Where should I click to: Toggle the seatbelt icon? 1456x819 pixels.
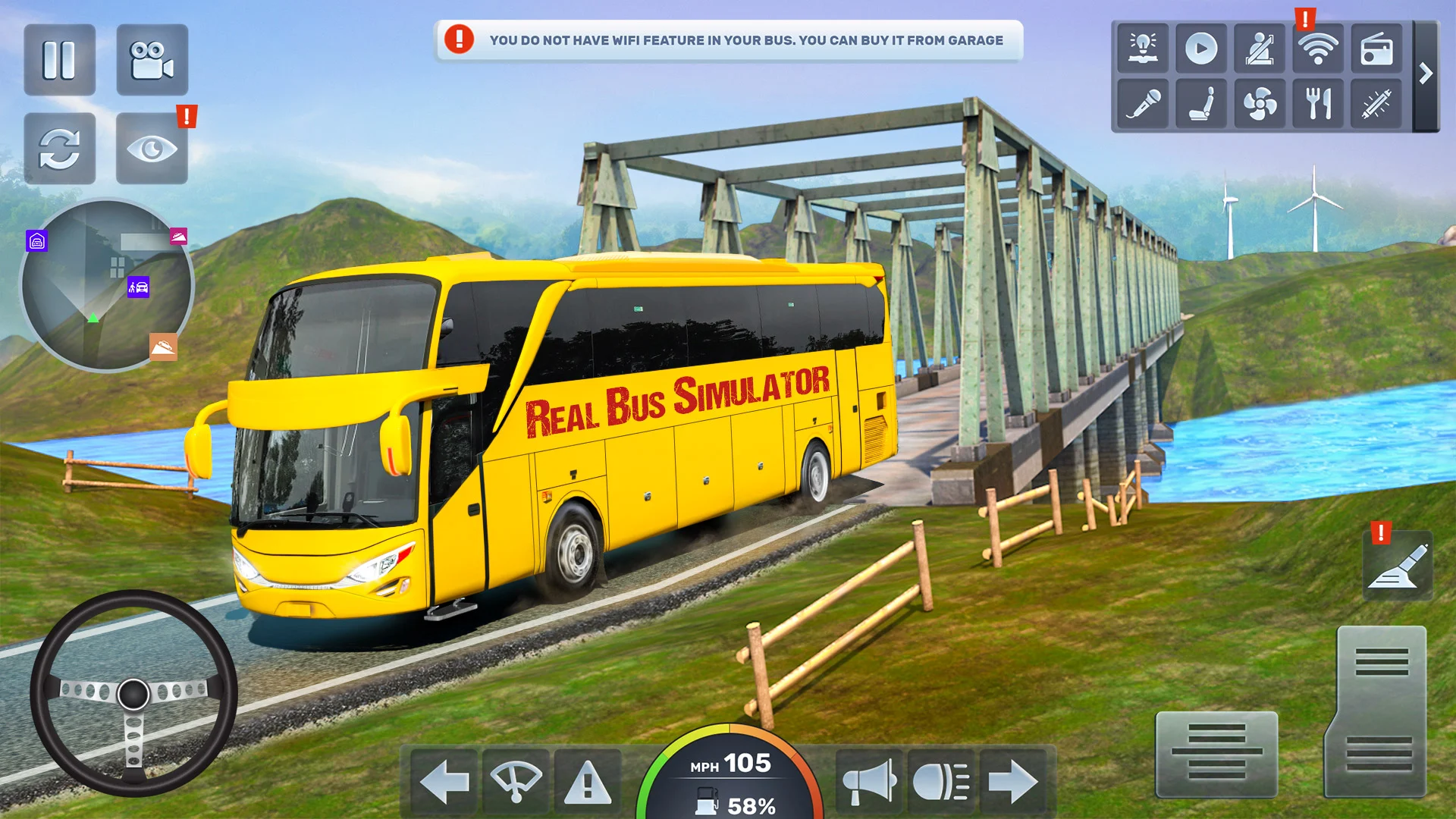tap(1259, 49)
